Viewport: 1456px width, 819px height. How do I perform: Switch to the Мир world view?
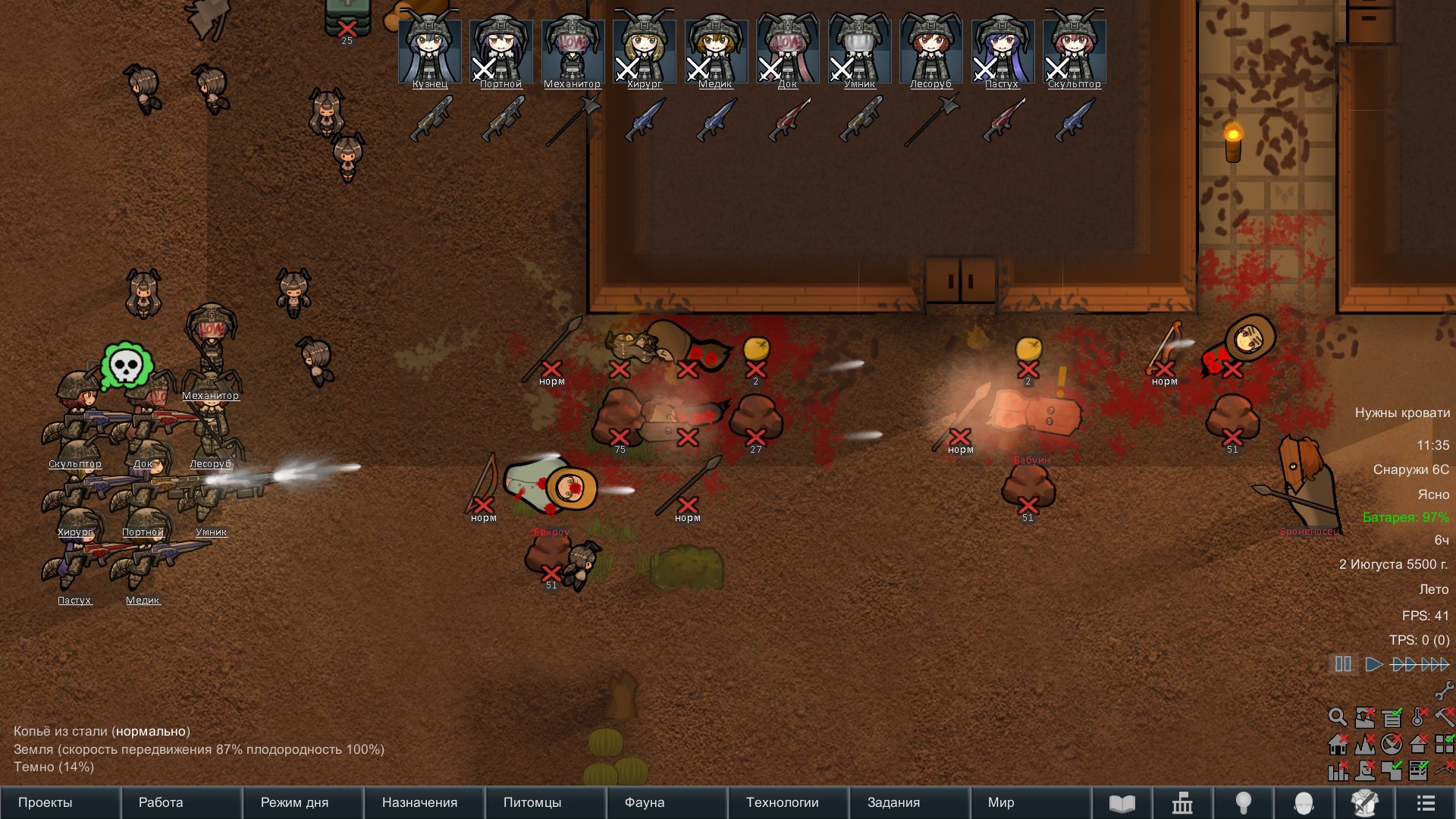point(1001,802)
